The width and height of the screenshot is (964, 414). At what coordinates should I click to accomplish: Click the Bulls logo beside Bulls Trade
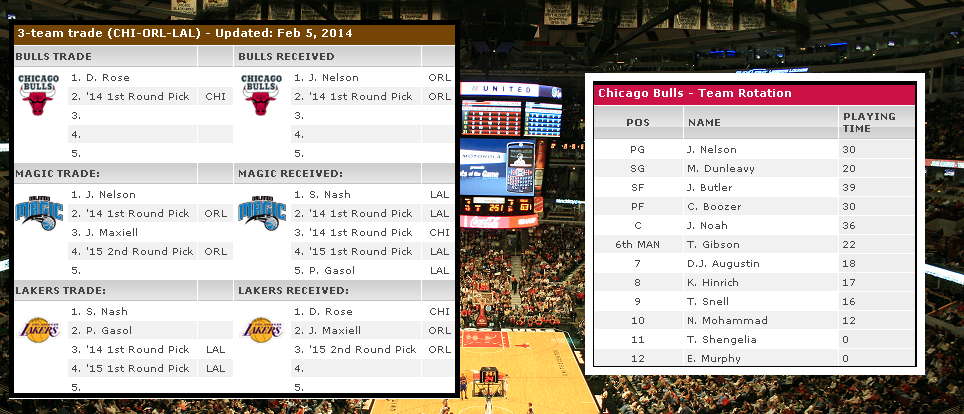pos(38,97)
